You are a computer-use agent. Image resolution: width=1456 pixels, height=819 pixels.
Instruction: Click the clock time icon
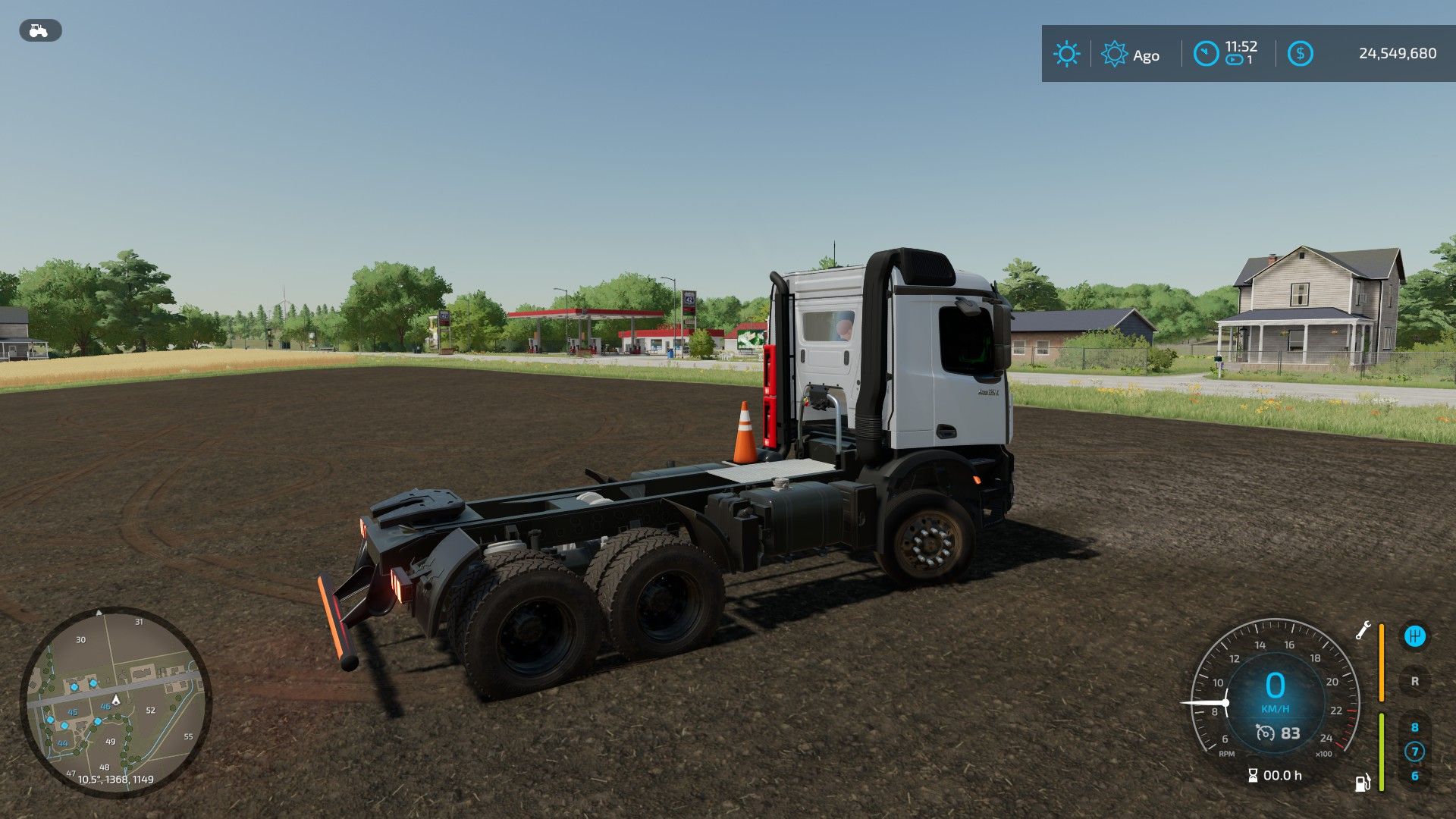1206,54
